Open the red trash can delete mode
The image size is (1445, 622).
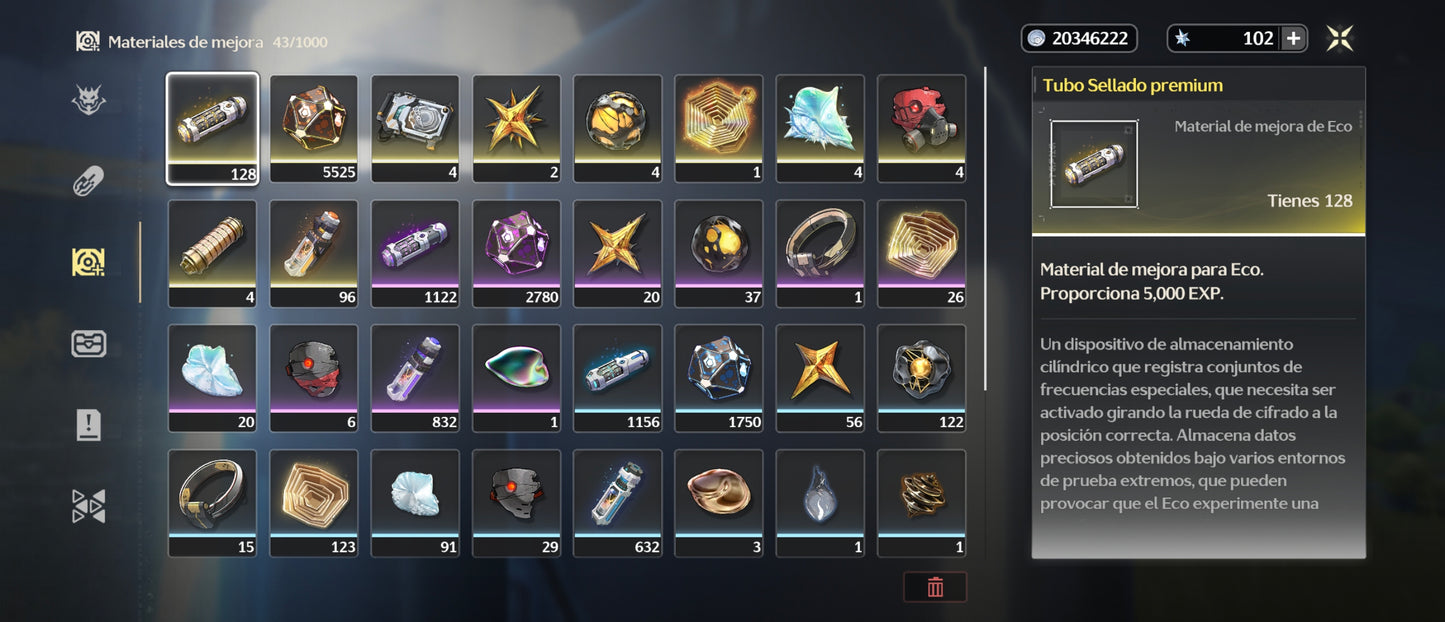[935, 587]
